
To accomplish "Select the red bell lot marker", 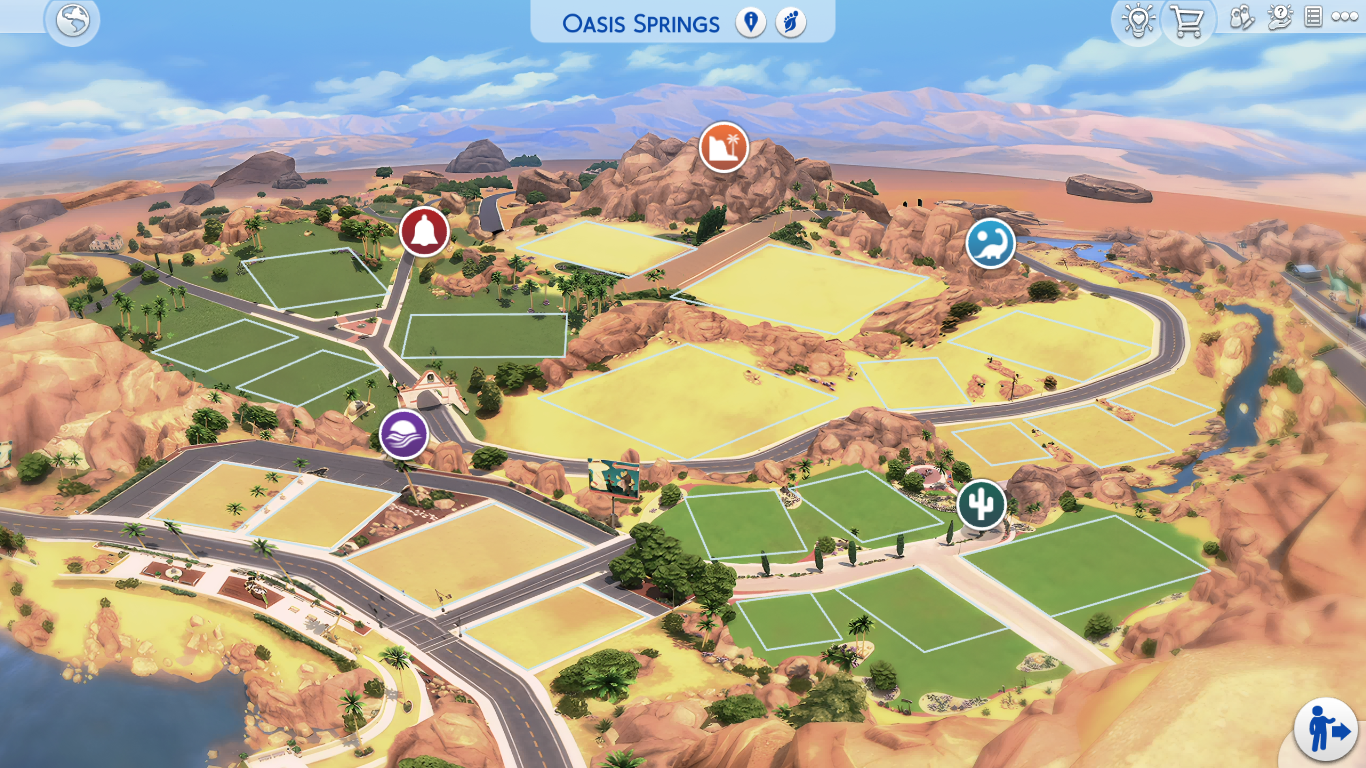I will [424, 232].
